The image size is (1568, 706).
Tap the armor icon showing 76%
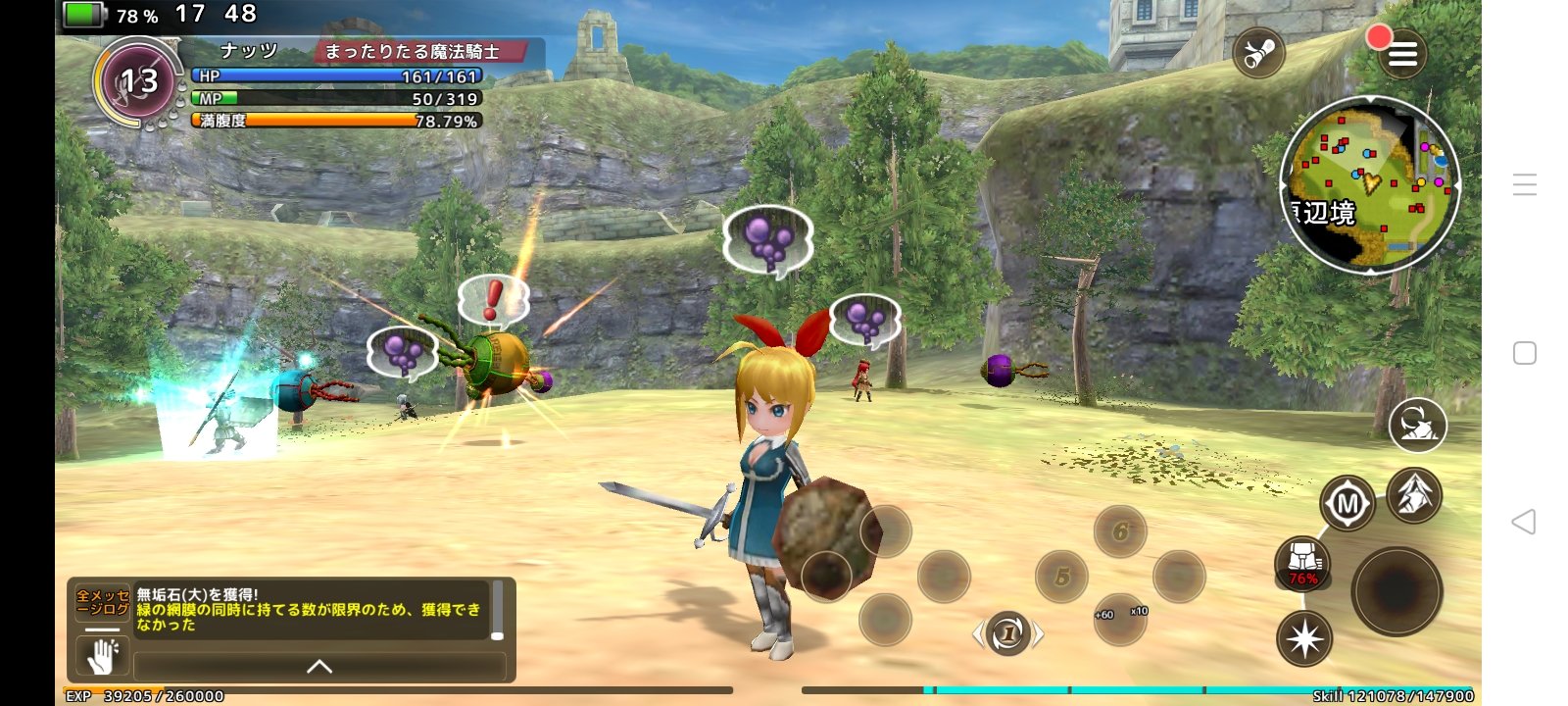pyautogui.click(x=1302, y=563)
